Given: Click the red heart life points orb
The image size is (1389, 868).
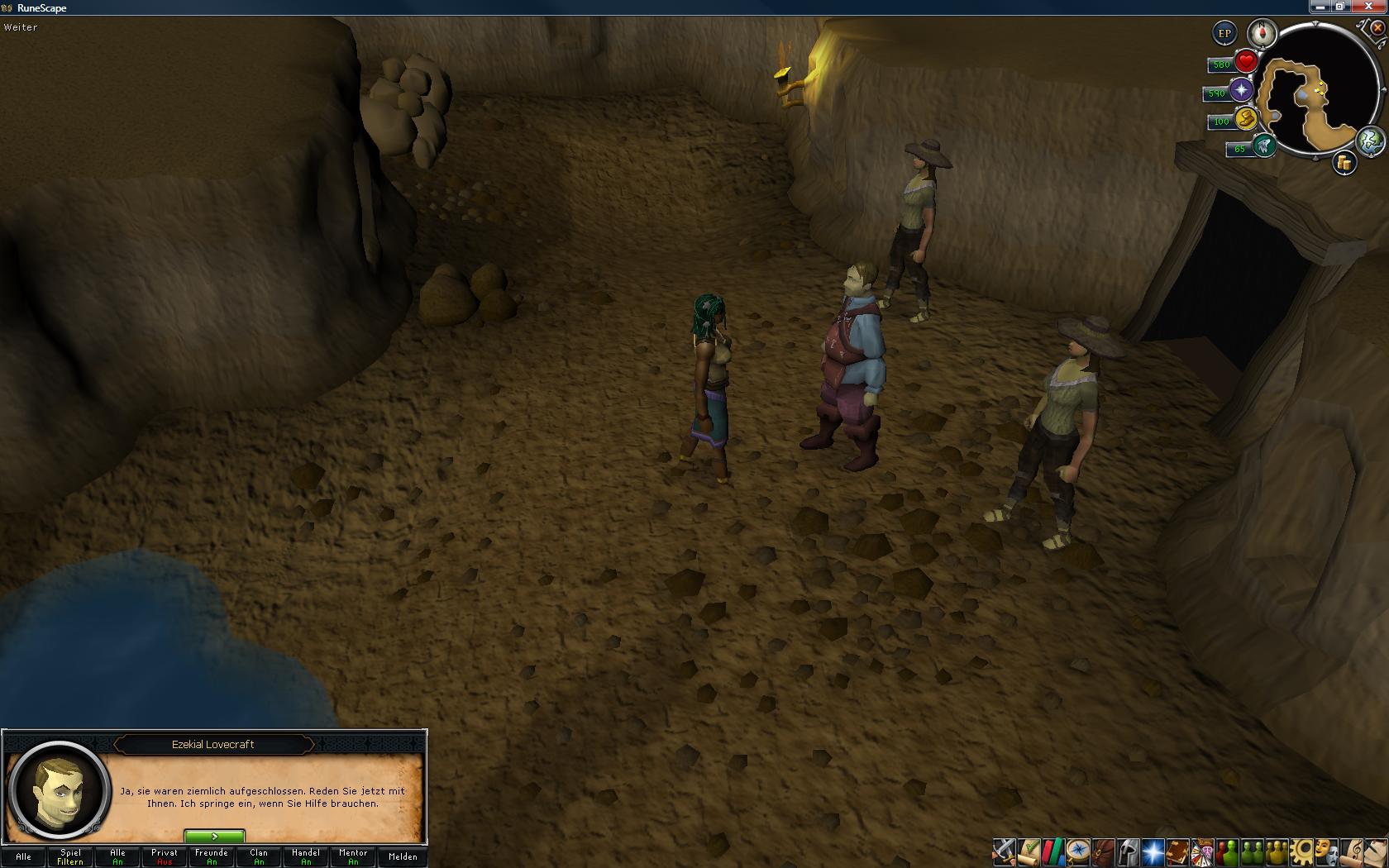Looking at the screenshot, I should pyautogui.click(x=1246, y=62).
